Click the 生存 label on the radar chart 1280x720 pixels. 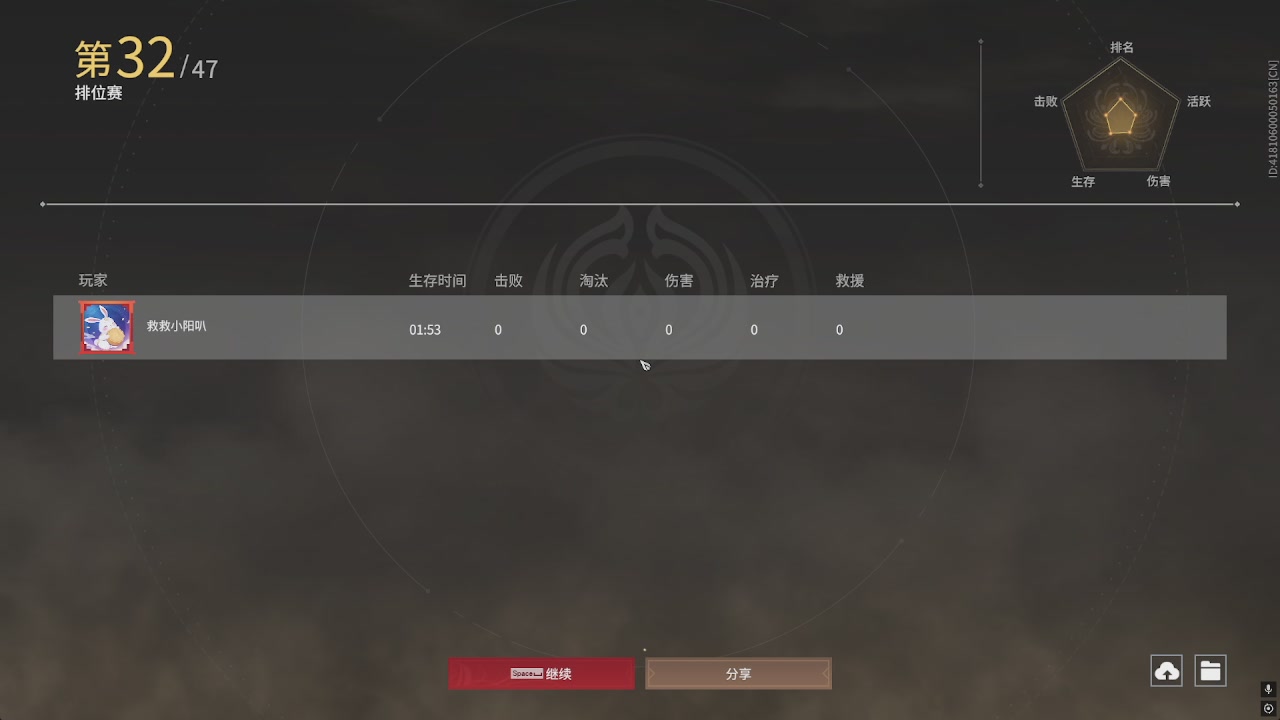(x=1083, y=181)
